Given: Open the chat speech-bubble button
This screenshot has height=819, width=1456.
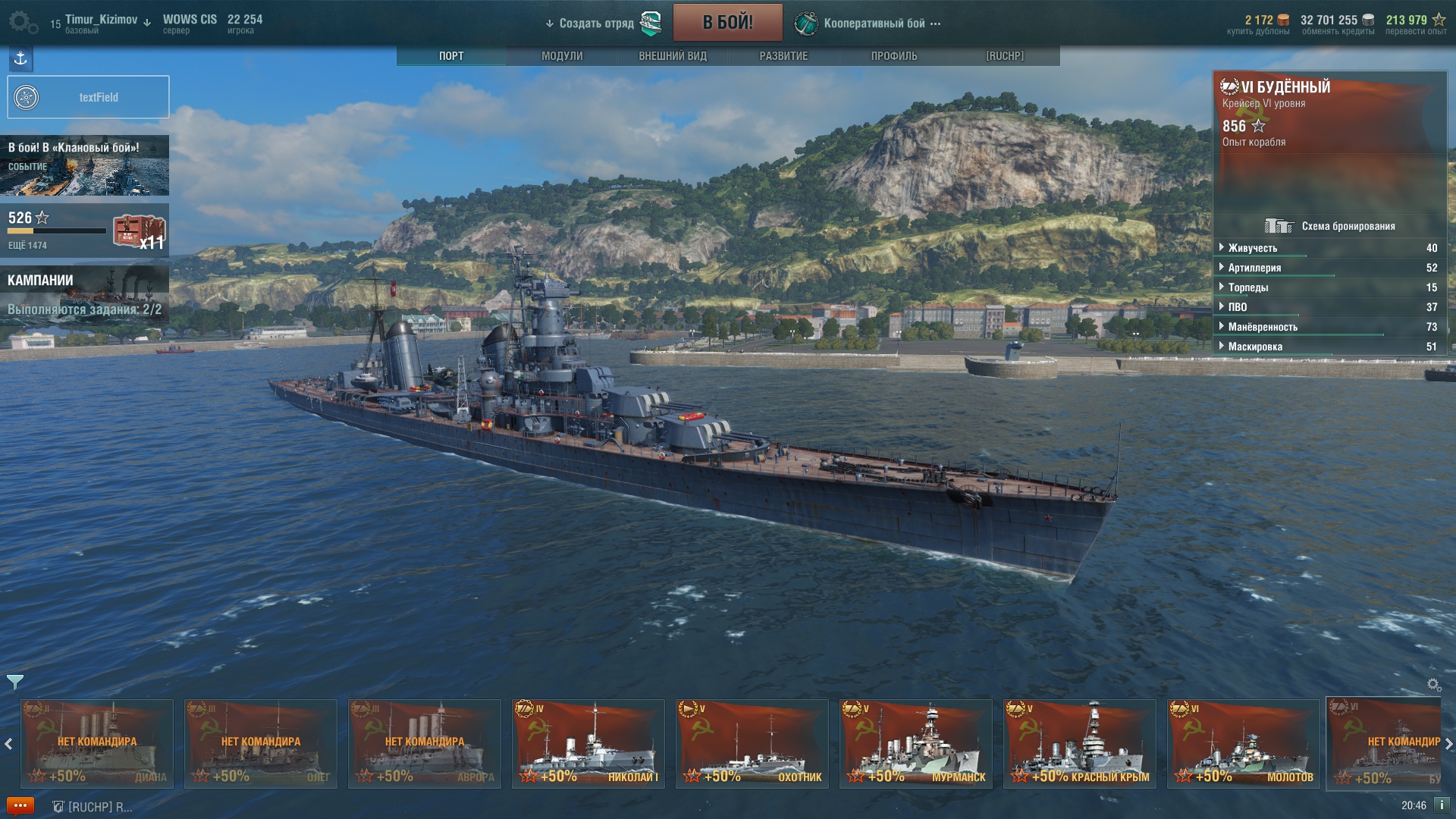Looking at the screenshot, I should pyautogui.click(x=20, y=806).
